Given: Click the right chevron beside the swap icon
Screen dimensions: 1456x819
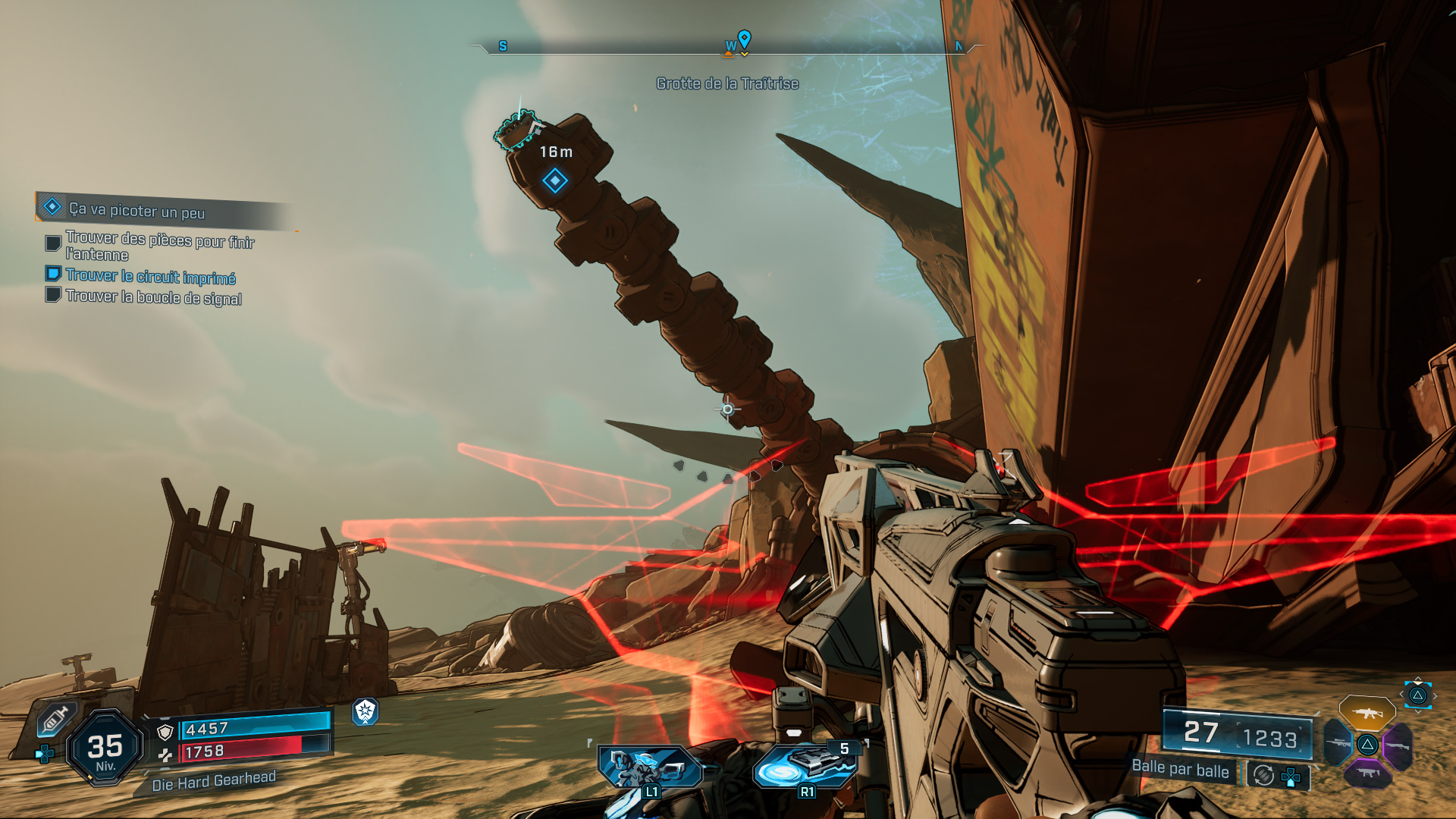Looking at the screenshot, I should coord(1436,695).
